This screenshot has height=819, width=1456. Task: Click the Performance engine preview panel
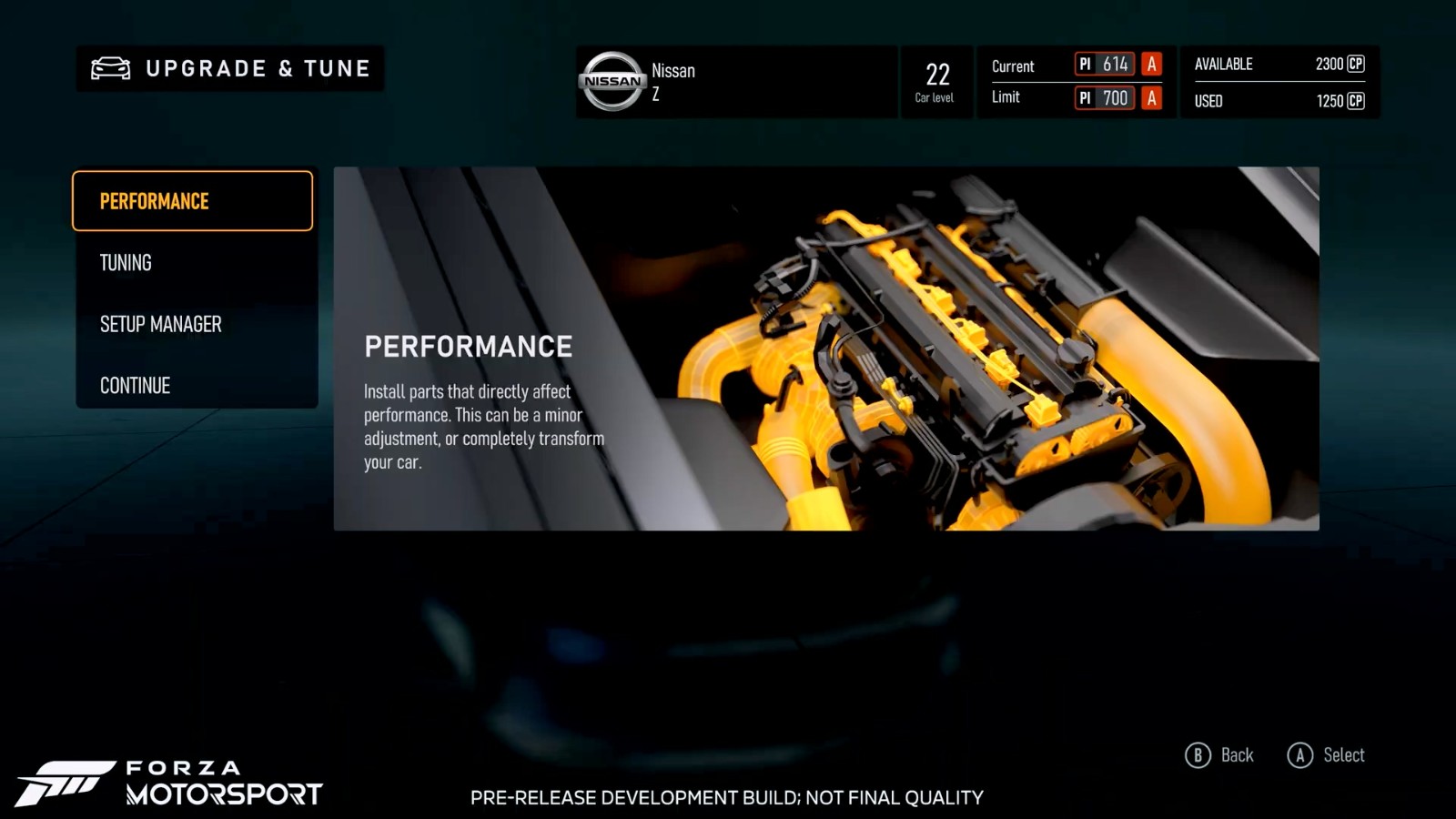[x=825, y=349]
